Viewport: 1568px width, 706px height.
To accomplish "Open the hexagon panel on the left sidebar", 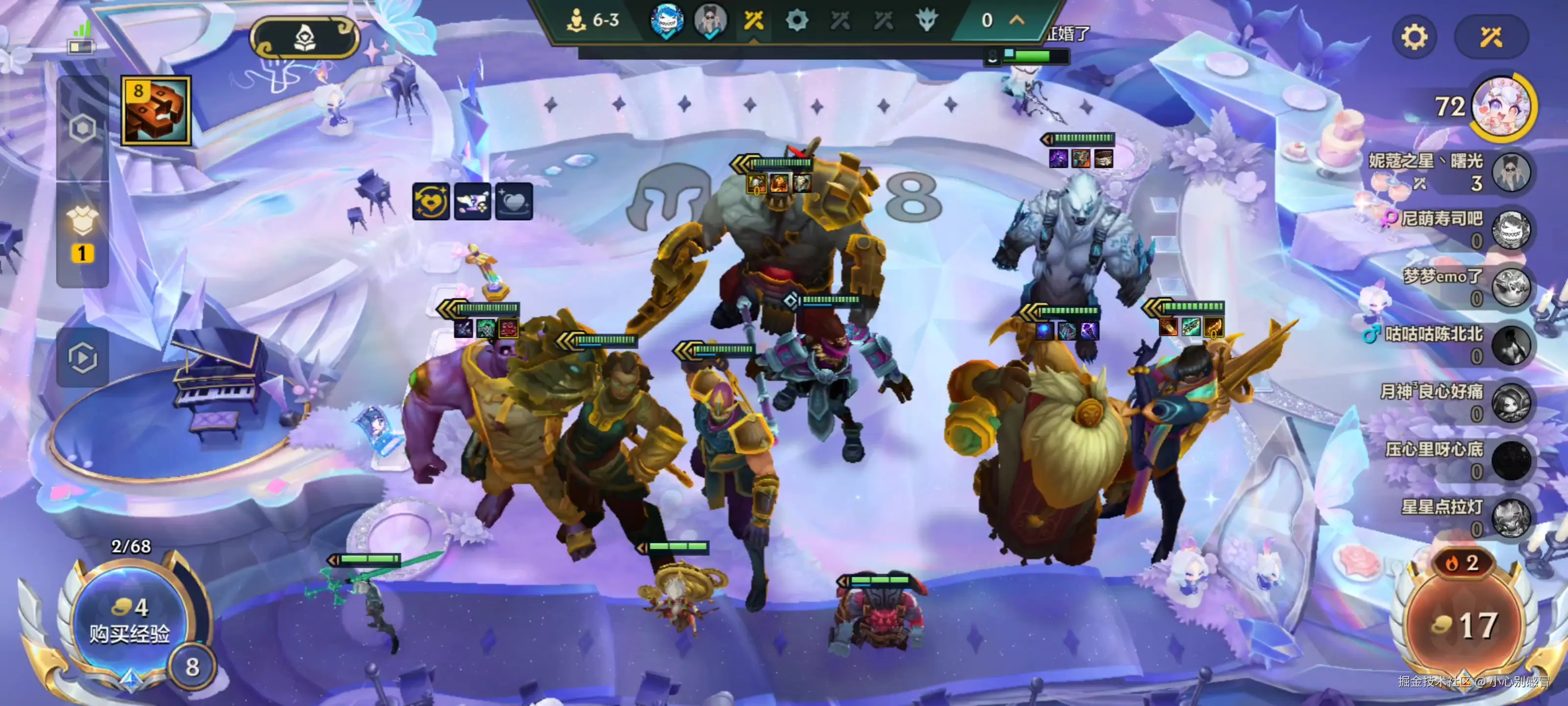I will pyautogui.click(x=83, y=128).
